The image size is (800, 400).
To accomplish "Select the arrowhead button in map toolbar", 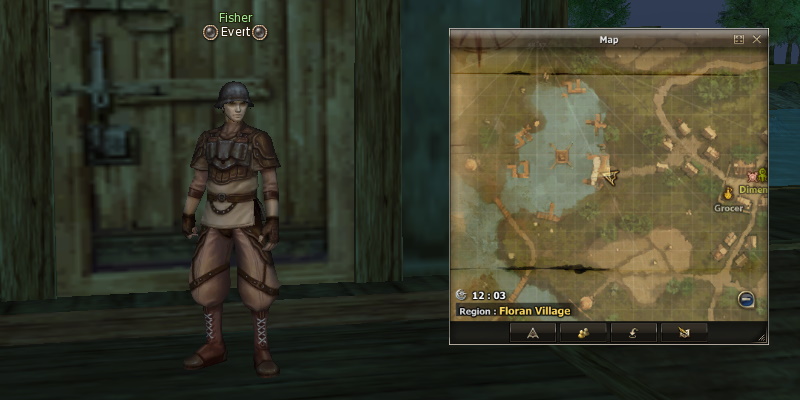I will coord(533,332).
